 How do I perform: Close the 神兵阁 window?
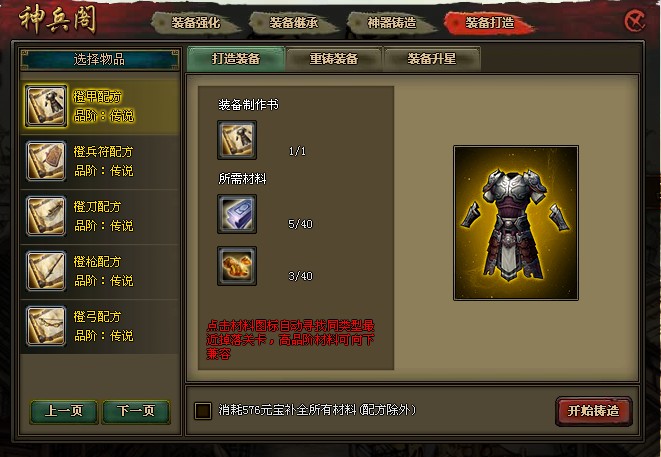(634, 20)
